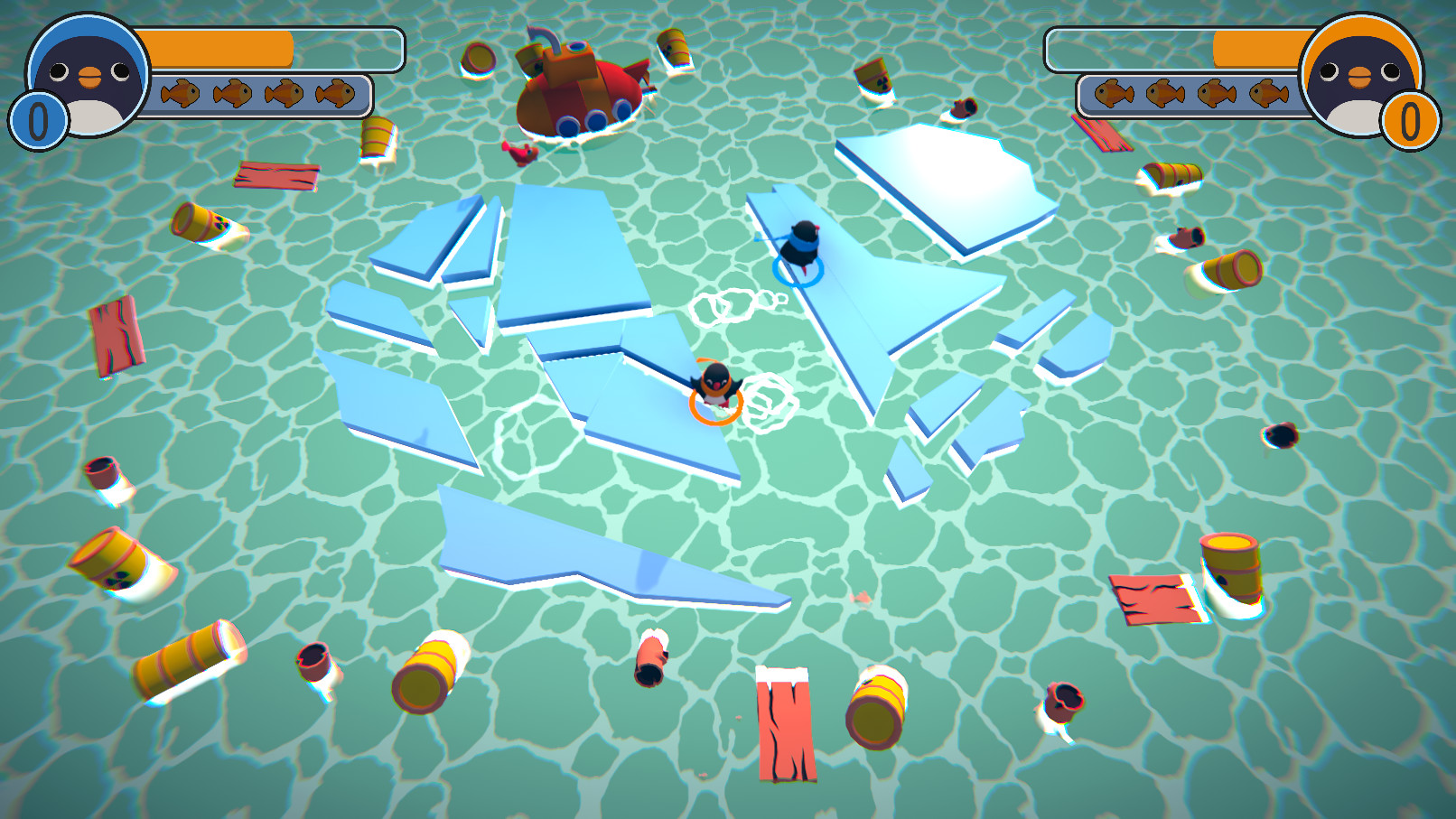Click the red fish floating near the submarine
This screenshot has width=1456, height=819.
519,152
